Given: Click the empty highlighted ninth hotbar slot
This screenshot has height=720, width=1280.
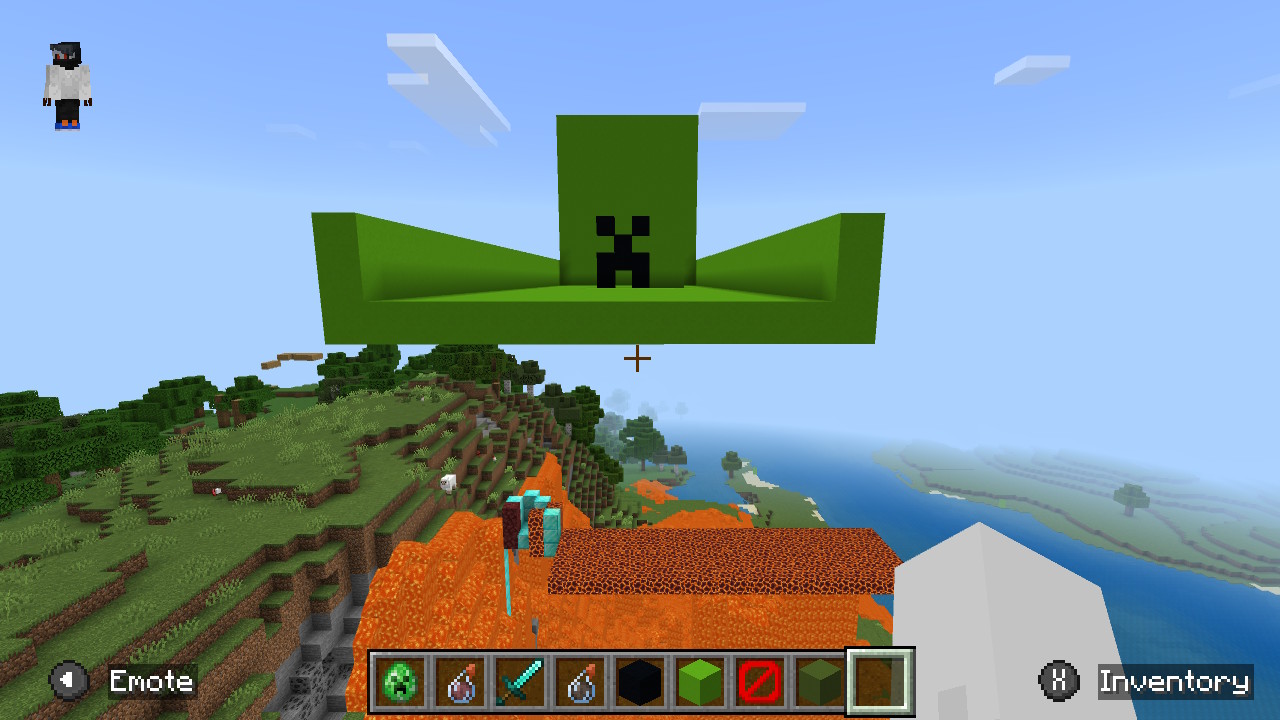Looking at the screenshot, I should [x=880, y=680].
